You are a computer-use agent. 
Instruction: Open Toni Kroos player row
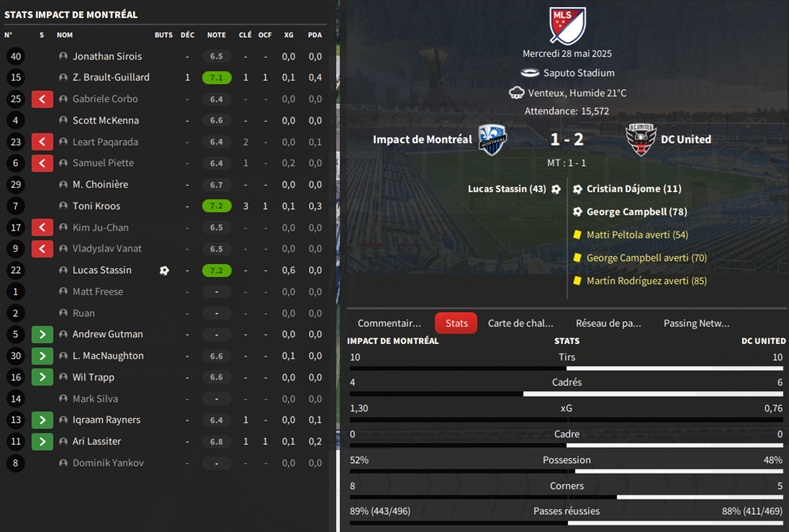[x=96, y=206]
